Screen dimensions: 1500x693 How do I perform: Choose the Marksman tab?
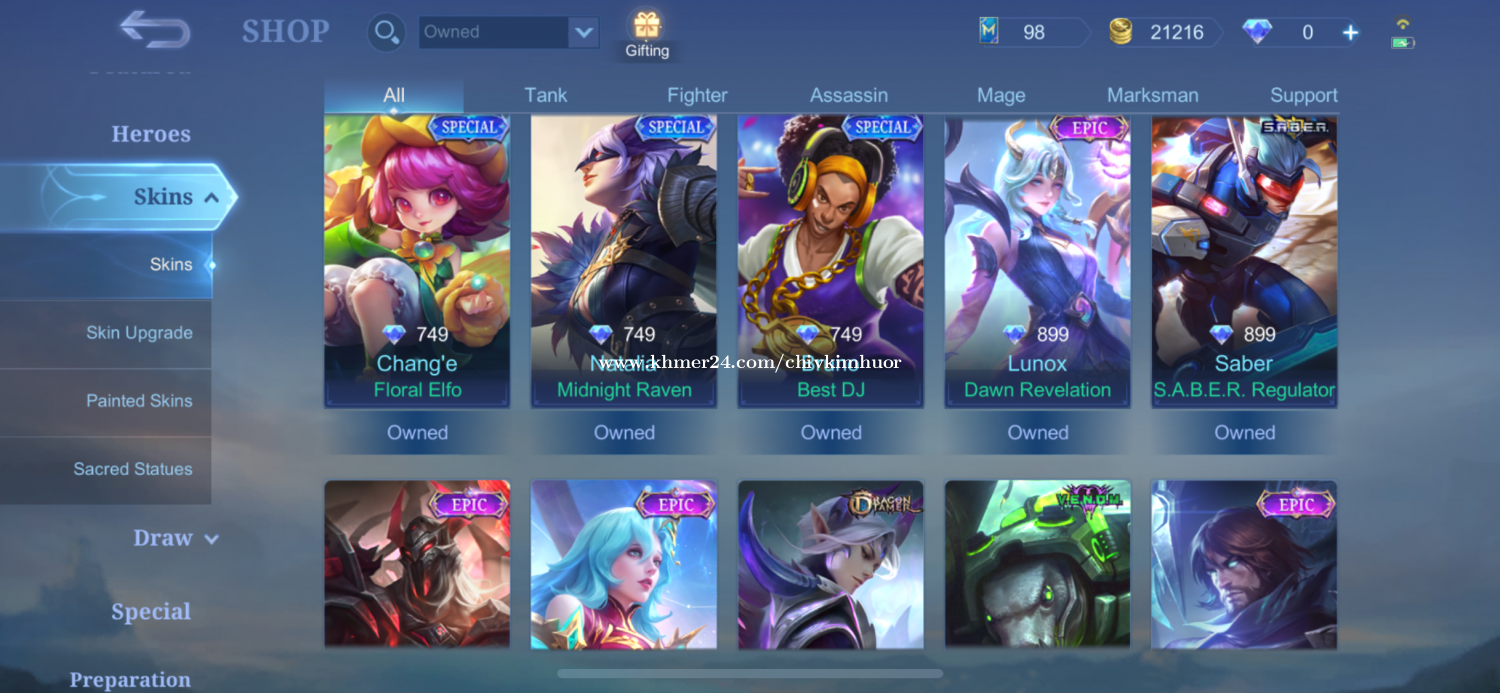click(x=1152, y=95)
